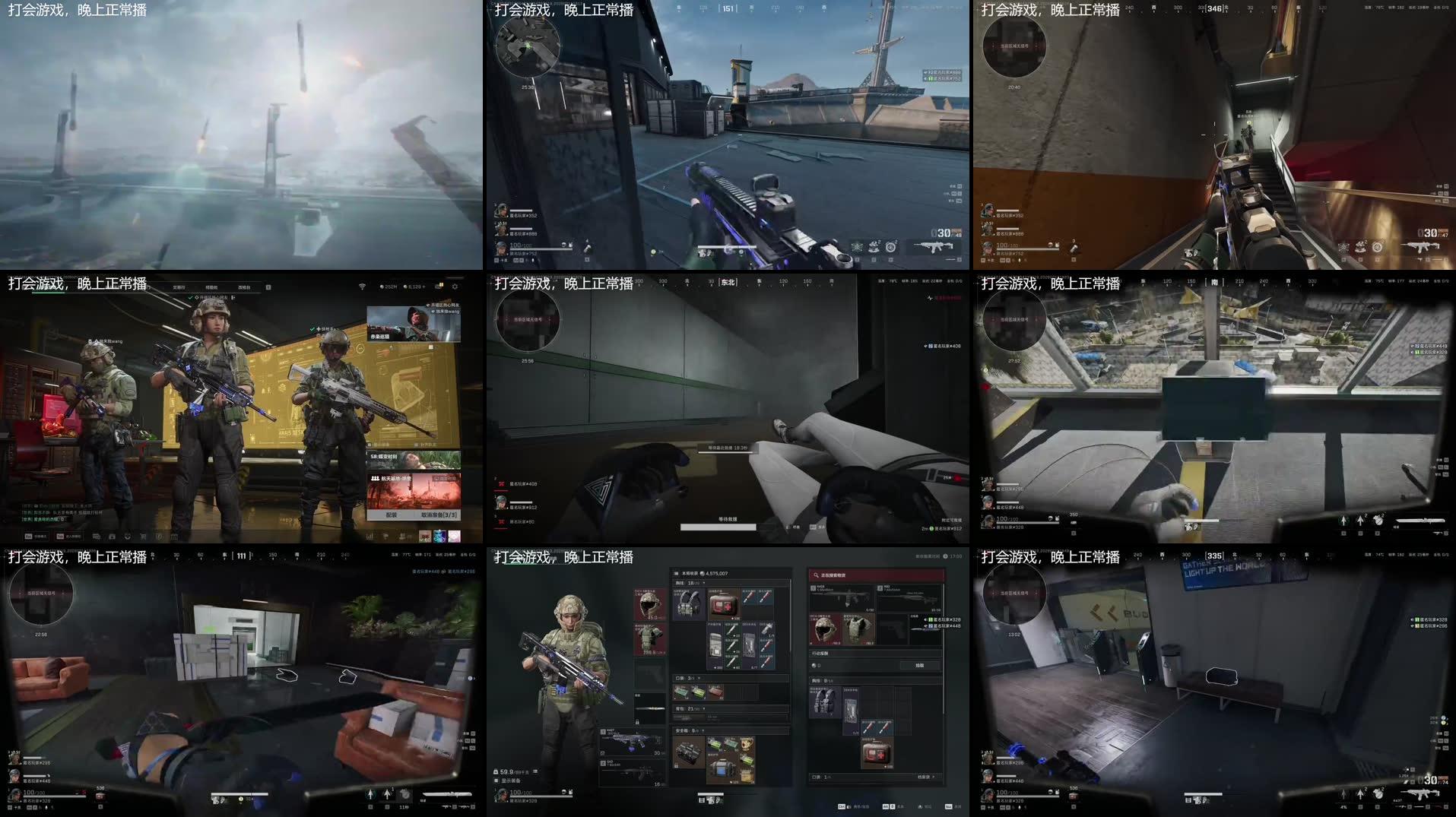Expand the 安全箱 safe box section
The height and width of the screenshot is (817, 1456).
click(703, 730)
